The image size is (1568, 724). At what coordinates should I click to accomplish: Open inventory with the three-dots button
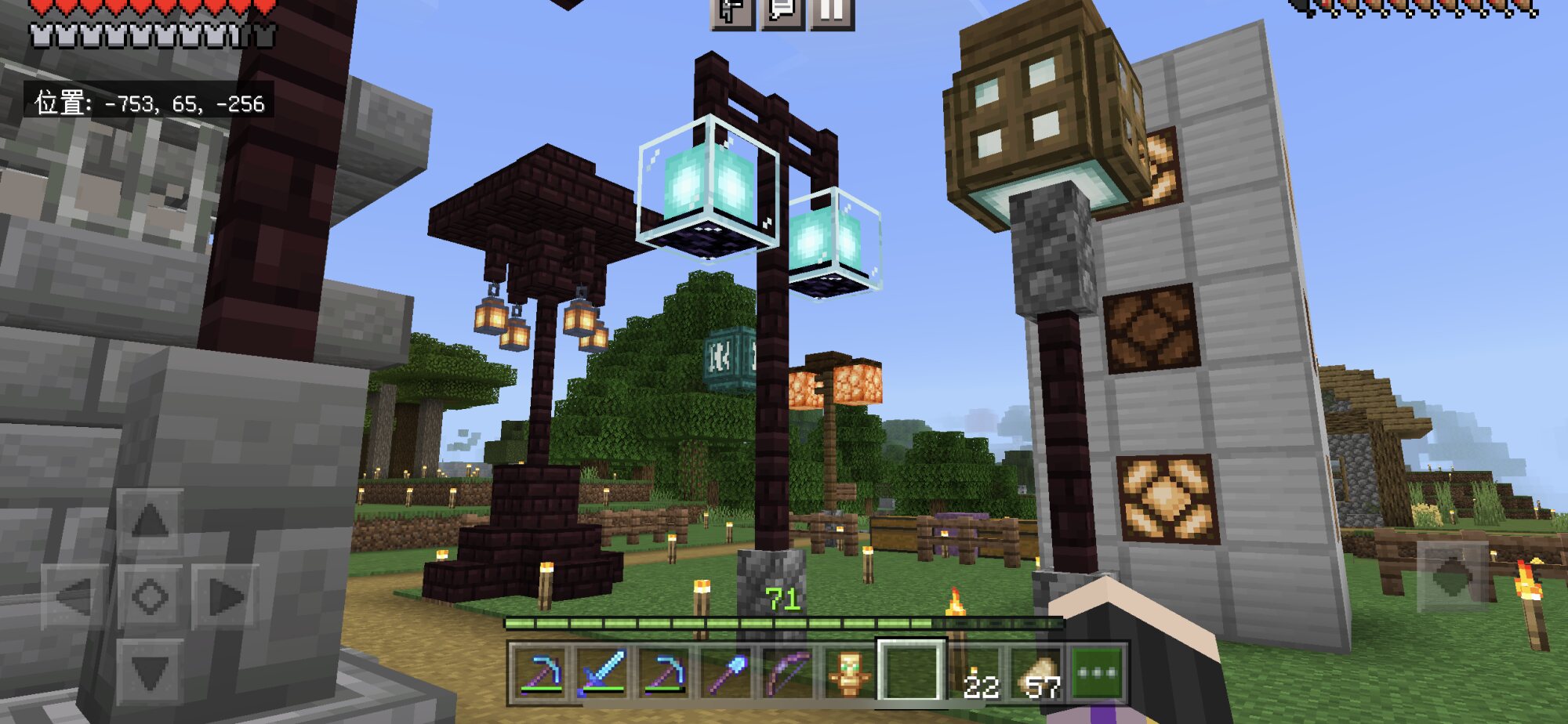[x=1098, y=672]
